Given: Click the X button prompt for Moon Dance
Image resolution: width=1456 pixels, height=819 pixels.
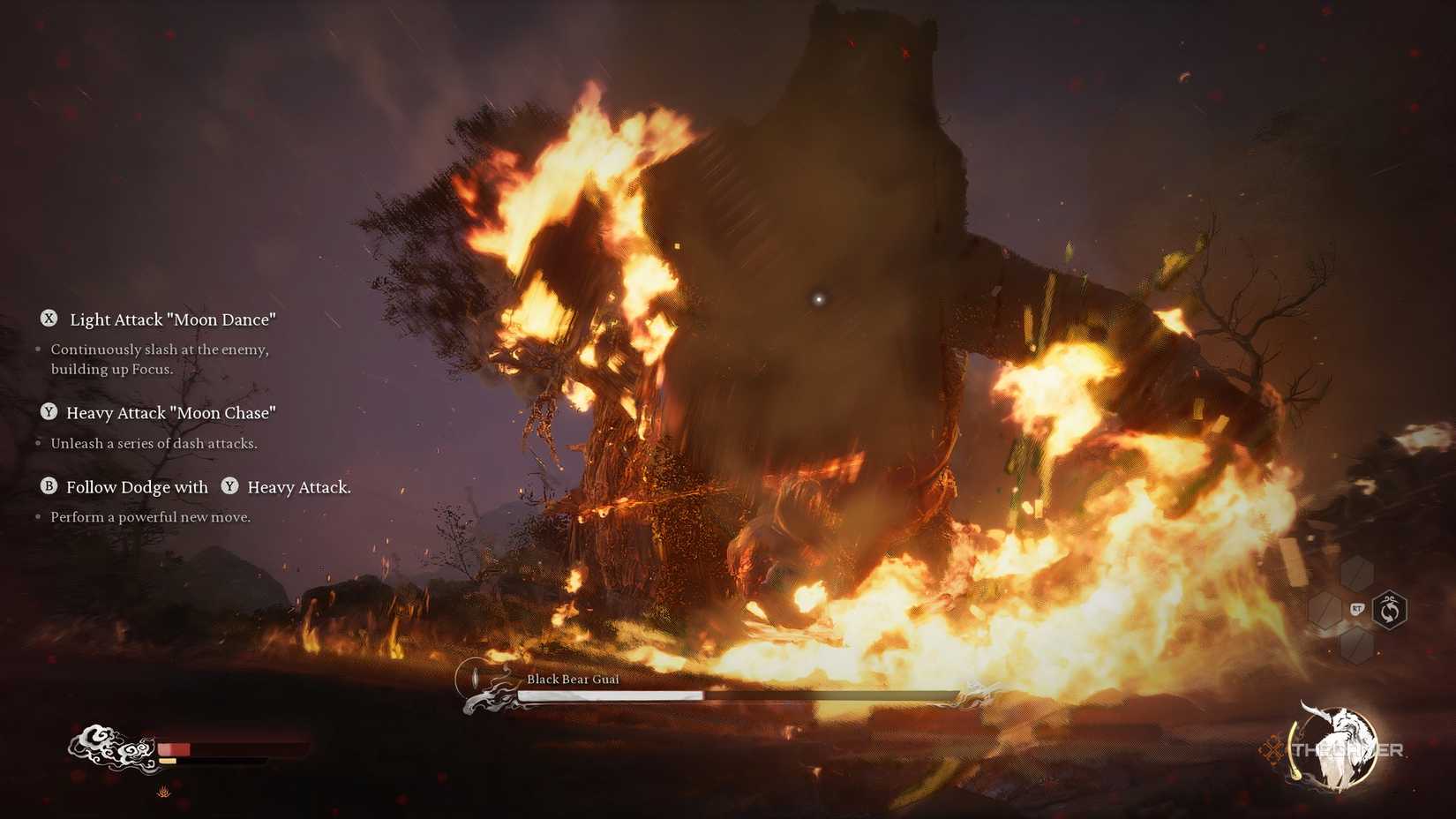Looking at the screenshot, I should (x=51, y=319).
